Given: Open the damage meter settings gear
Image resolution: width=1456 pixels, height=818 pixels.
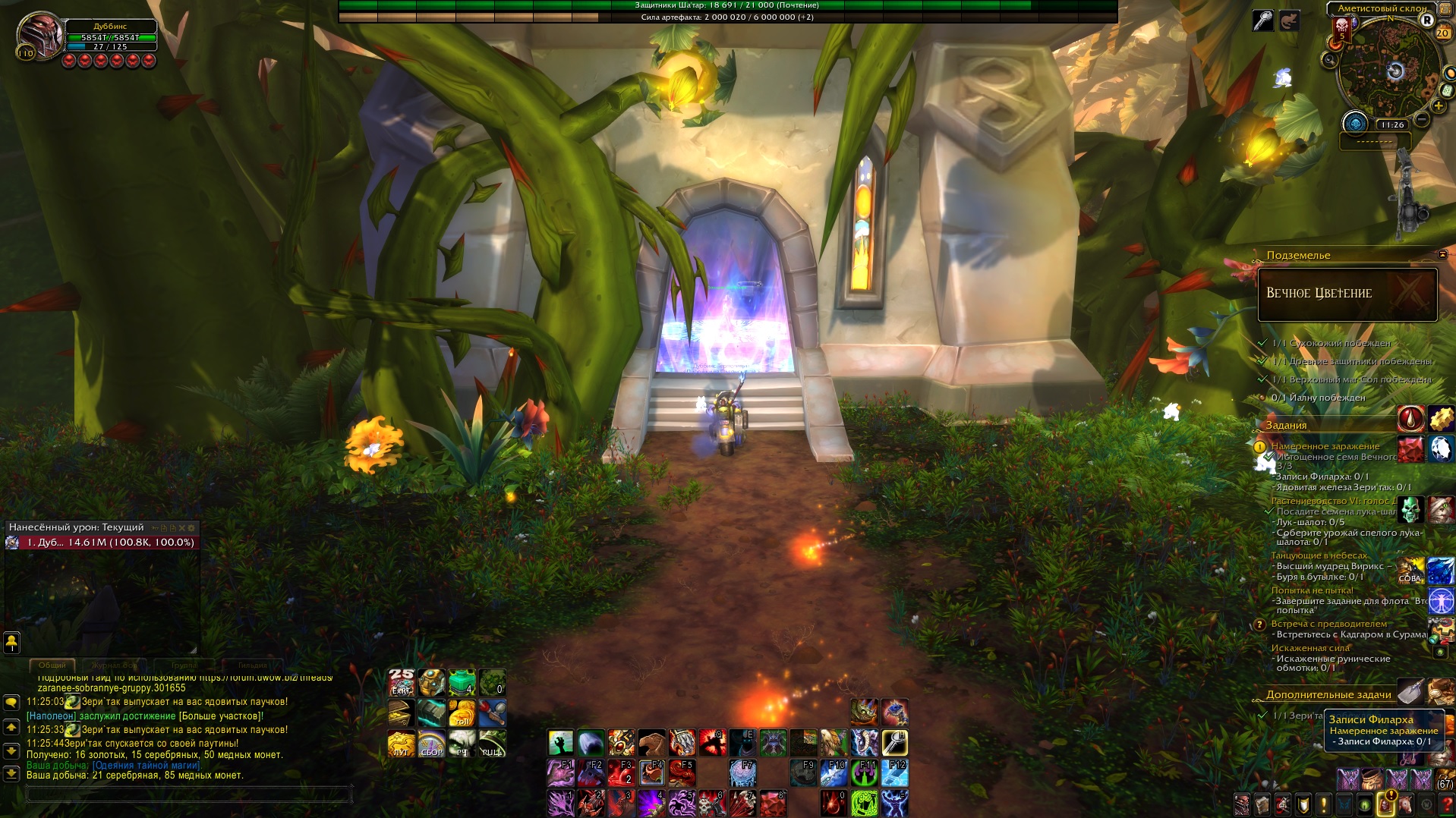Looking at the screenshot, I should pyautogui.click(x=191, y=527).
